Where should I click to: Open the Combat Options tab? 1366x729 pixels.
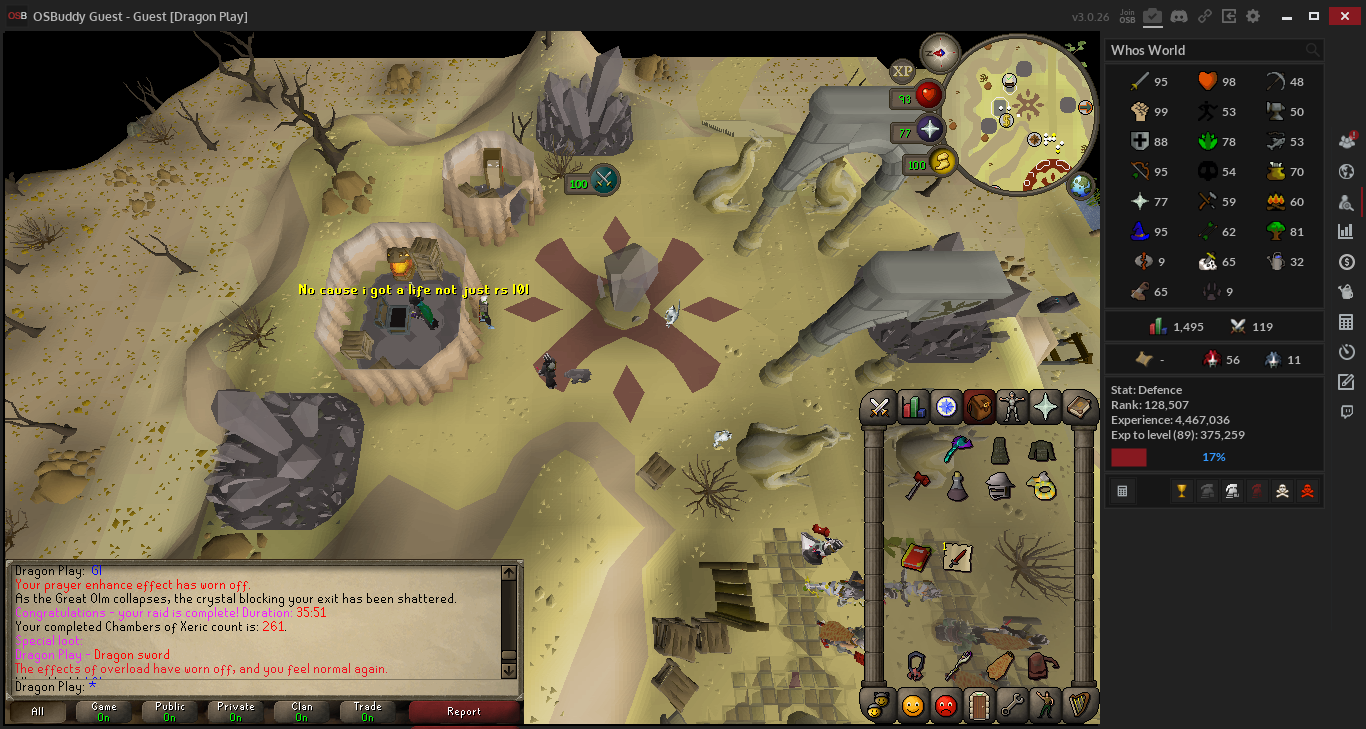880,407
